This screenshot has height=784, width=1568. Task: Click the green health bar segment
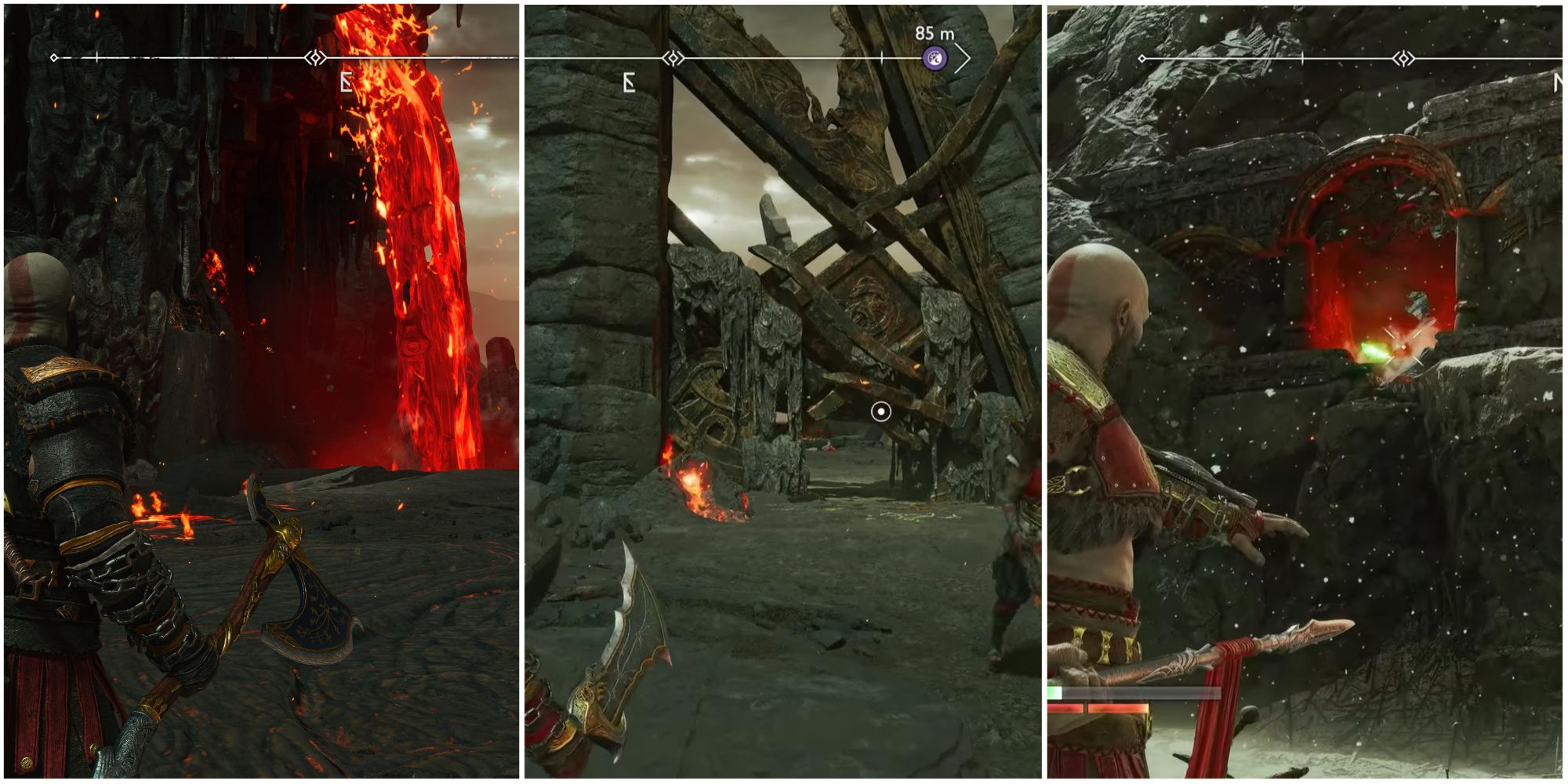tap(1053, 692)
